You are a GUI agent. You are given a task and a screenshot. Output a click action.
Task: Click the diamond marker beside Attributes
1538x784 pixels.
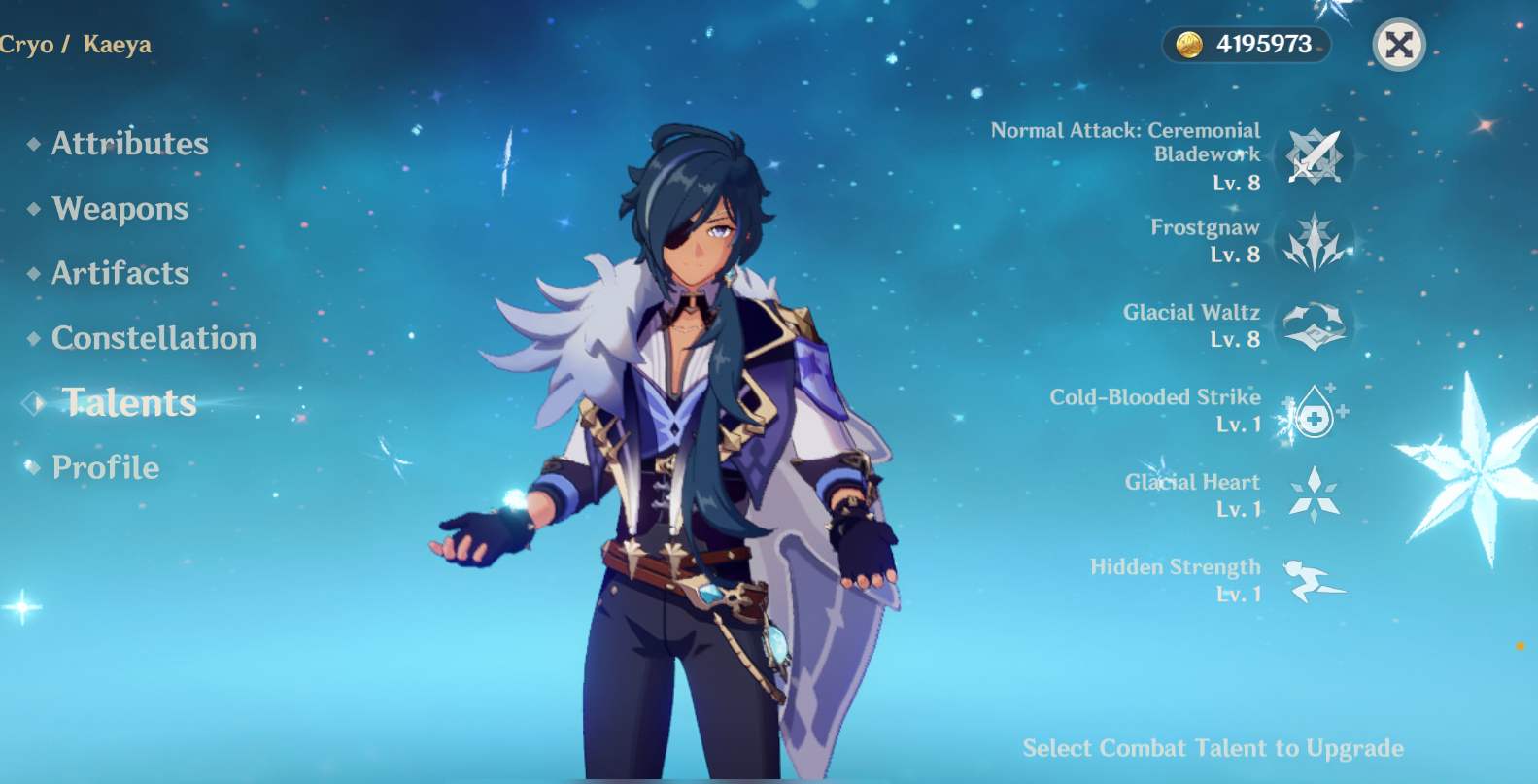[x=32, y=143]
